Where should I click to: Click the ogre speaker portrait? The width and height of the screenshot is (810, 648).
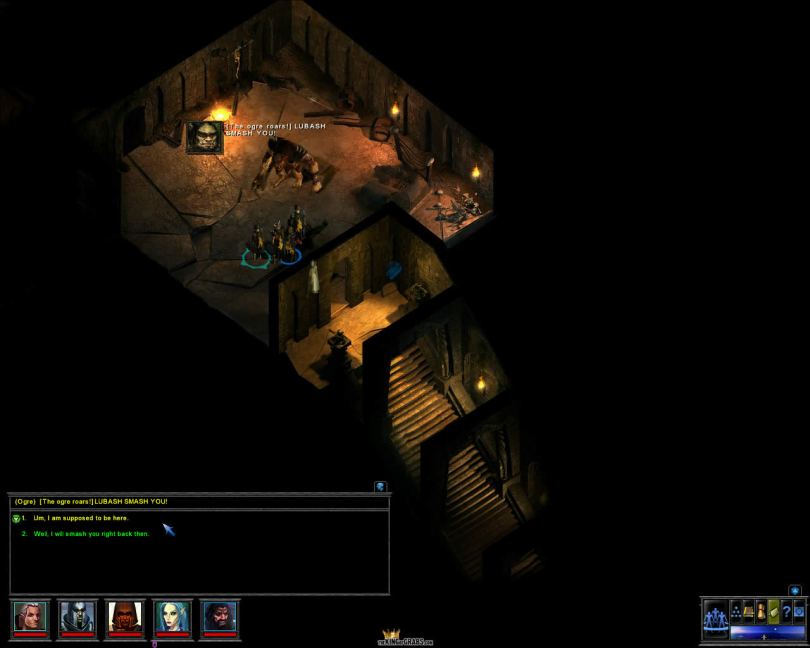(x=204, y=137)
